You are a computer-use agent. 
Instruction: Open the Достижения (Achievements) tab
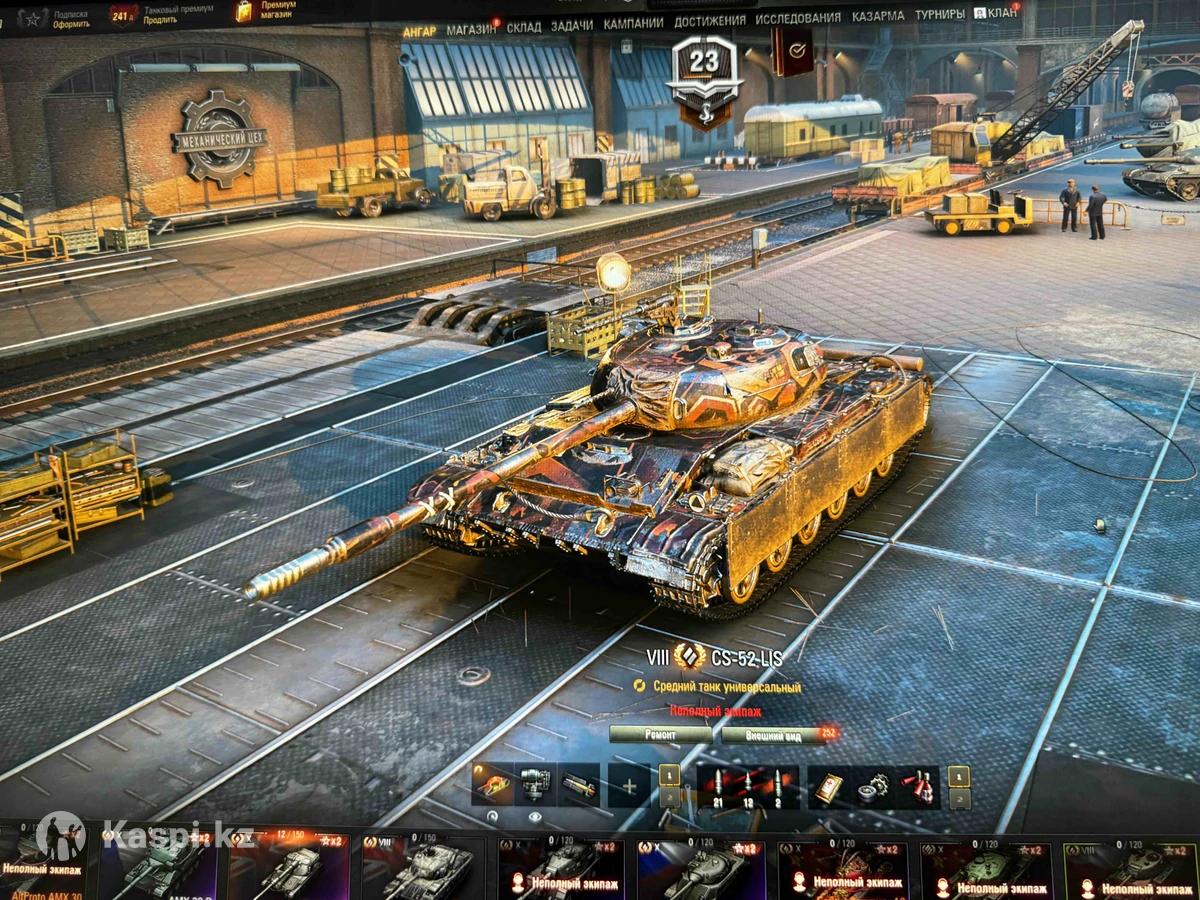point(709,20)
